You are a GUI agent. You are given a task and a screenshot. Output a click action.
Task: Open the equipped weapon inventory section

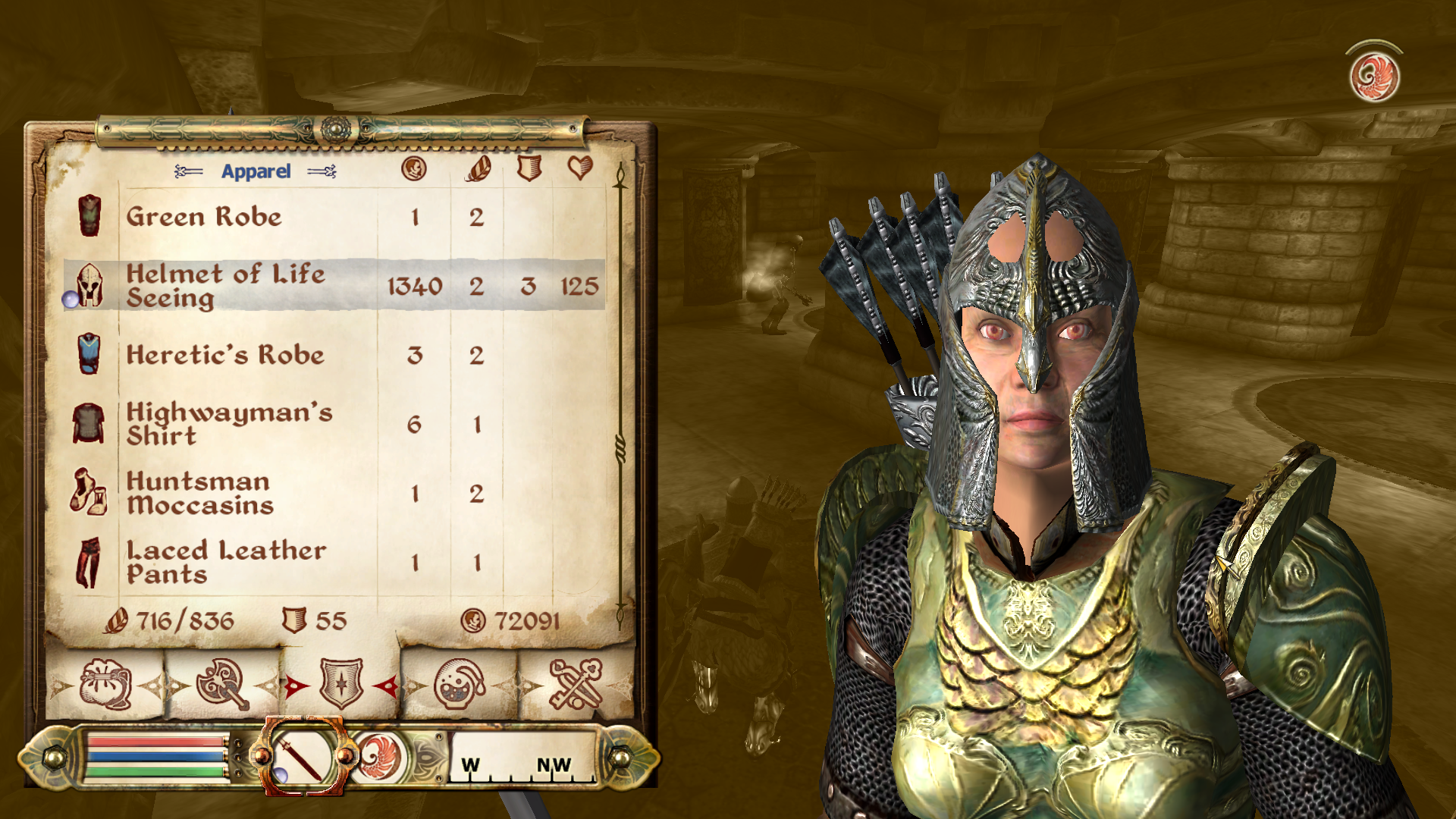click(302, 756)
